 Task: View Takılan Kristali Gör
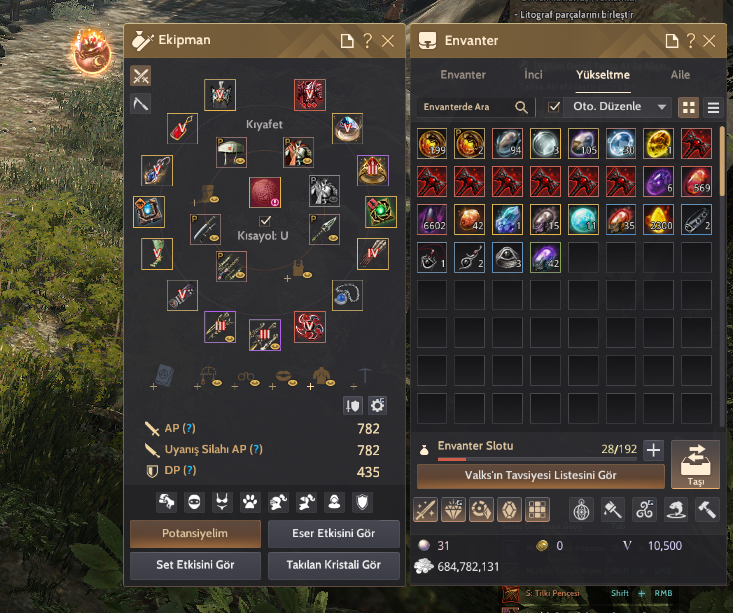pyautogui.click(x=334, y=565)
